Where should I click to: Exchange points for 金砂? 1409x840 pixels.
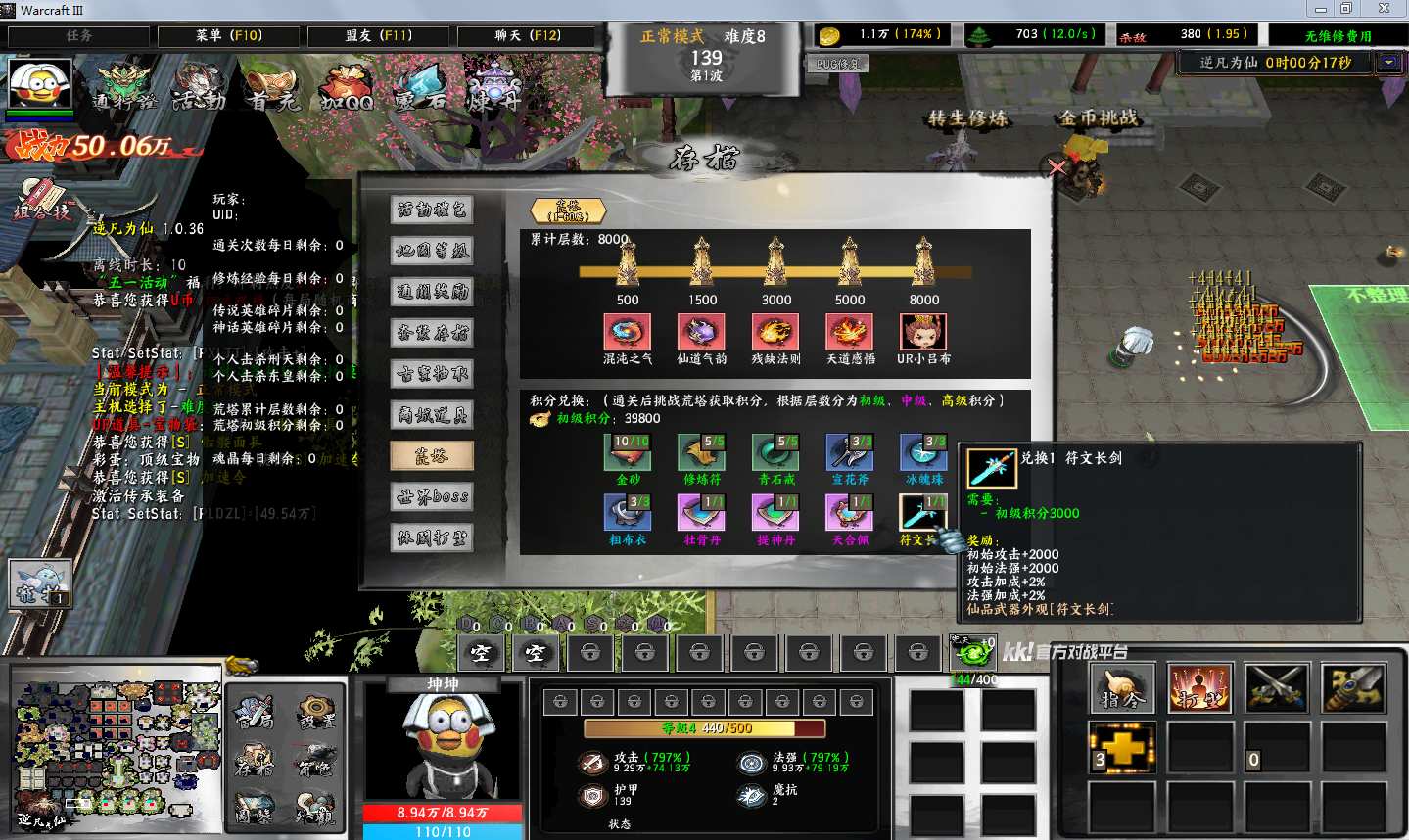[x=628, y=452]
